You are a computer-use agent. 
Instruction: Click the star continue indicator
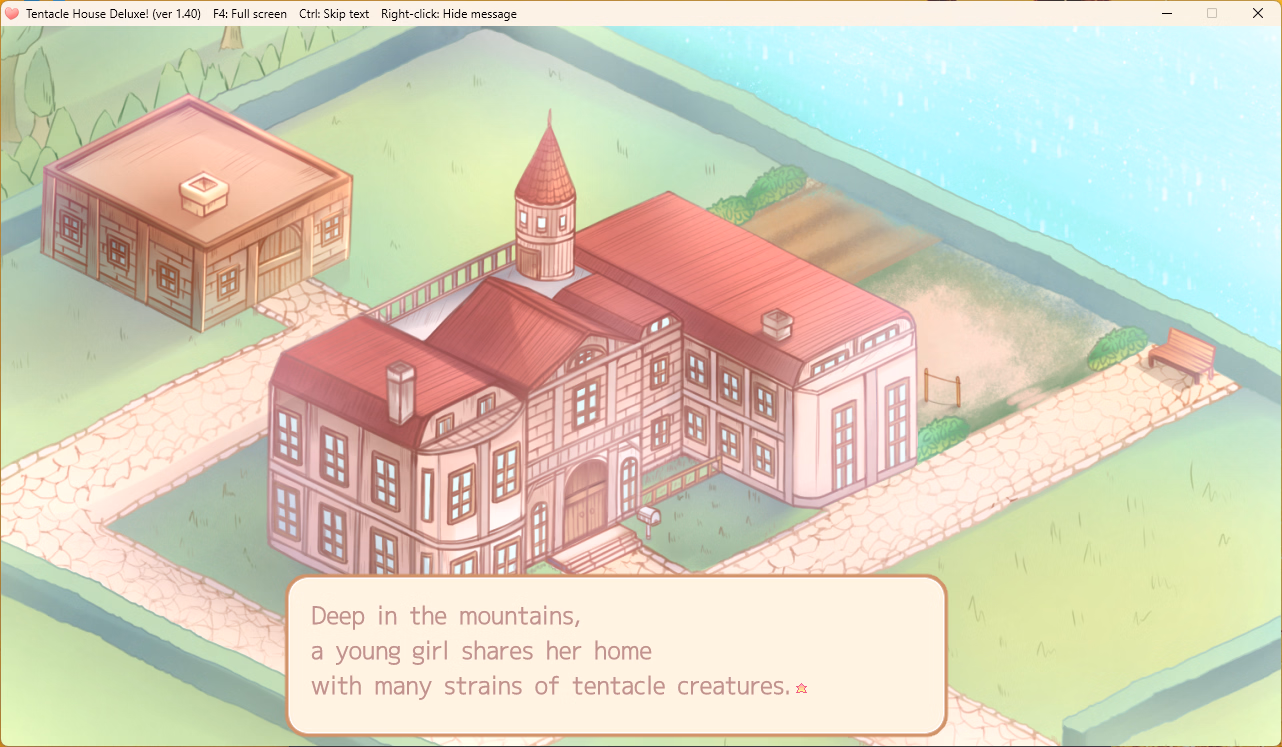click(801, 688)
